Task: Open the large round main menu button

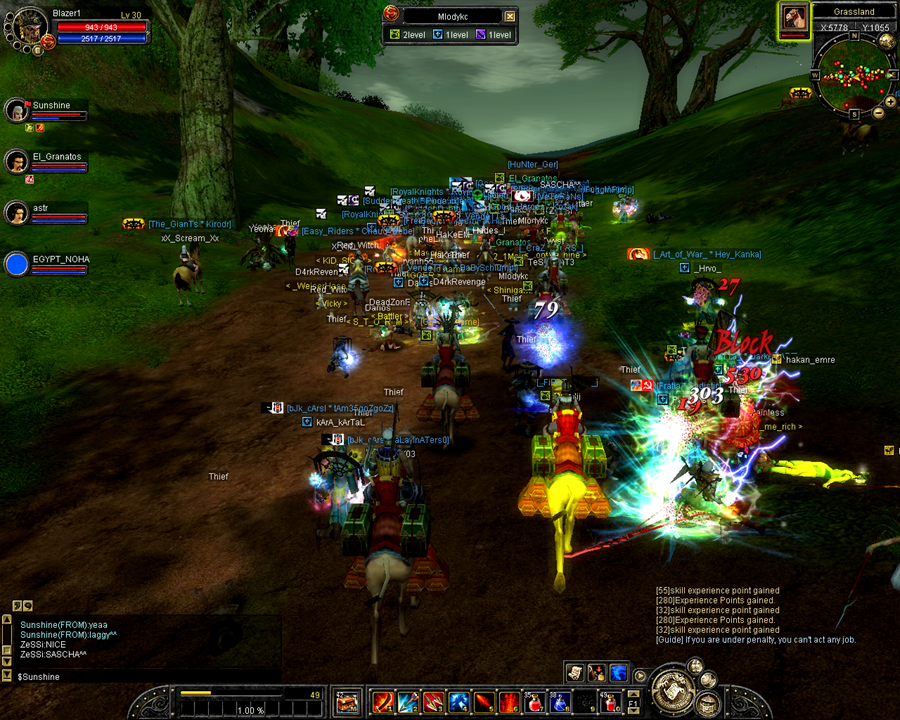Action: [672, 689]
